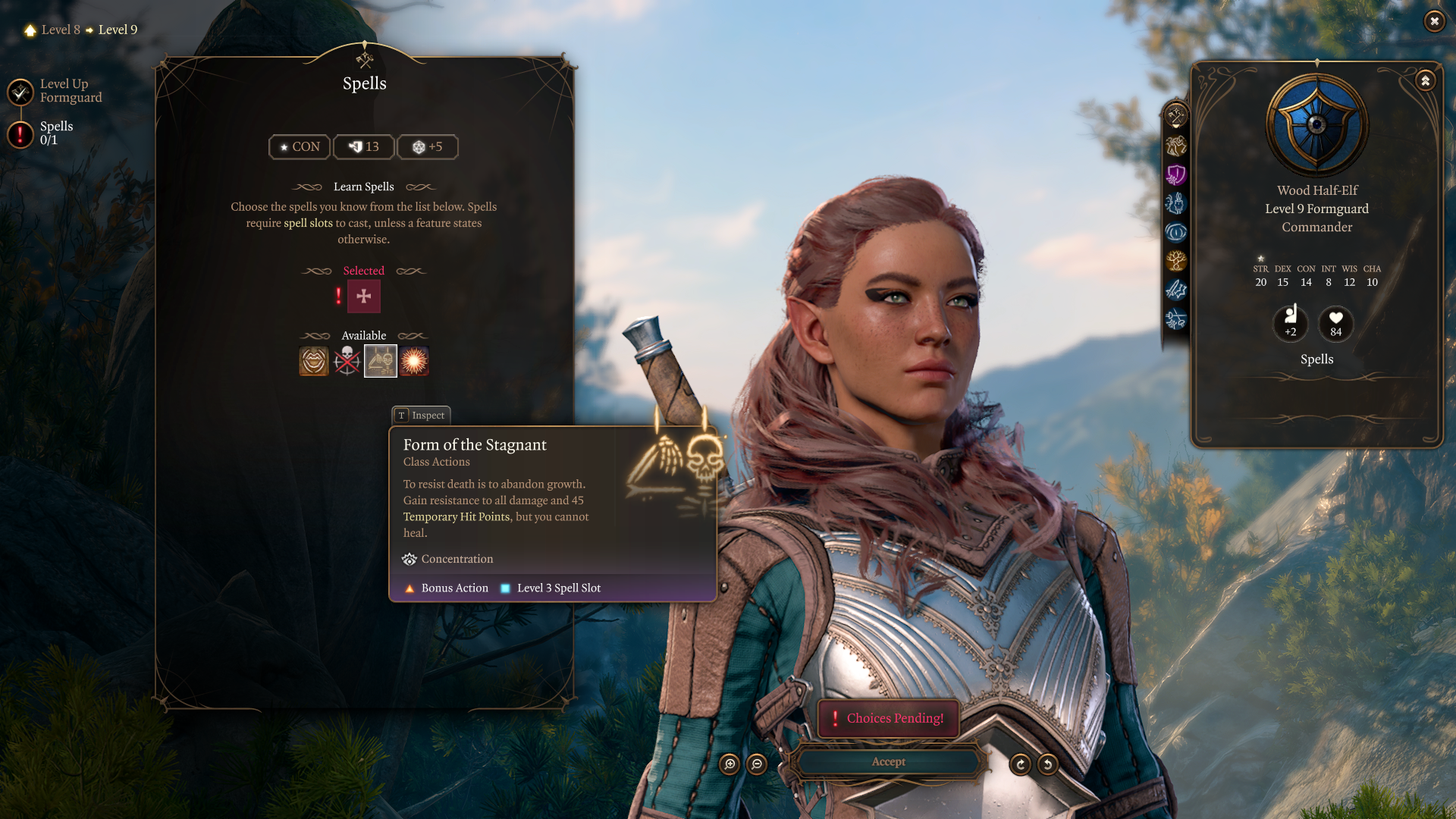Close the level up screen
The image size is (1456, 819).
click(x=1434, y=21)
